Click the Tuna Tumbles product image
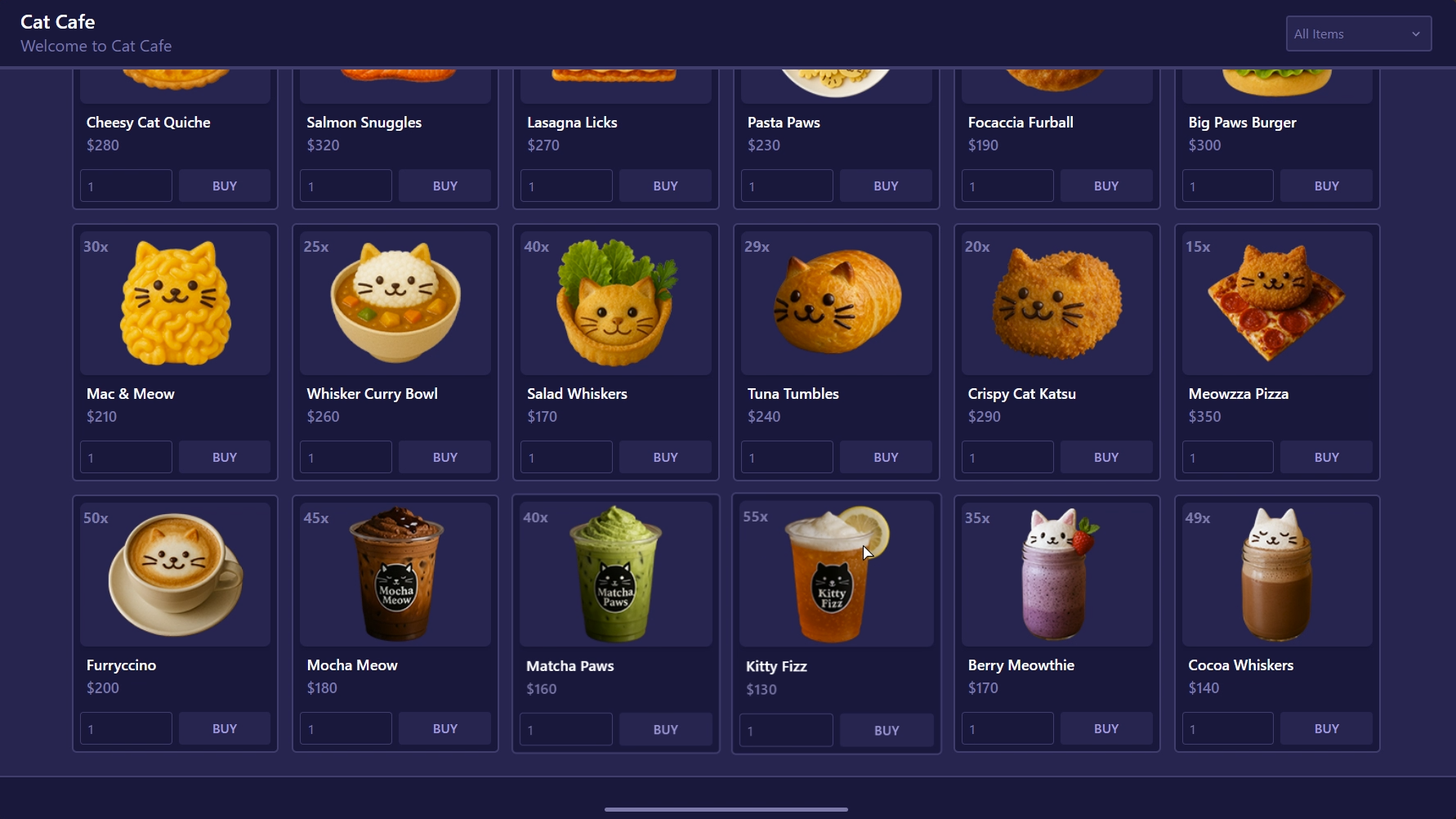 point(835,302)
